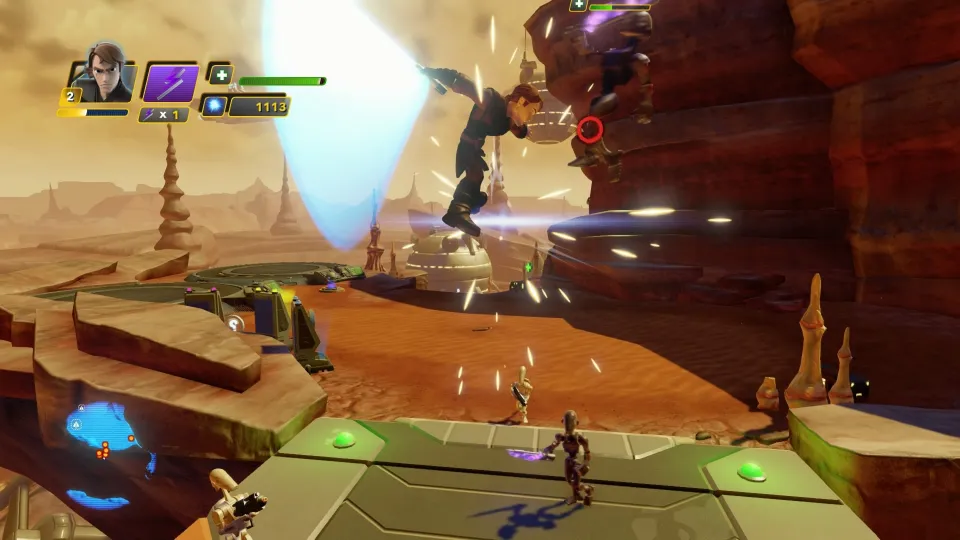Click the Anakin Skywalker character portrait
The image size is (960, 540).
[x=103, y=74]
